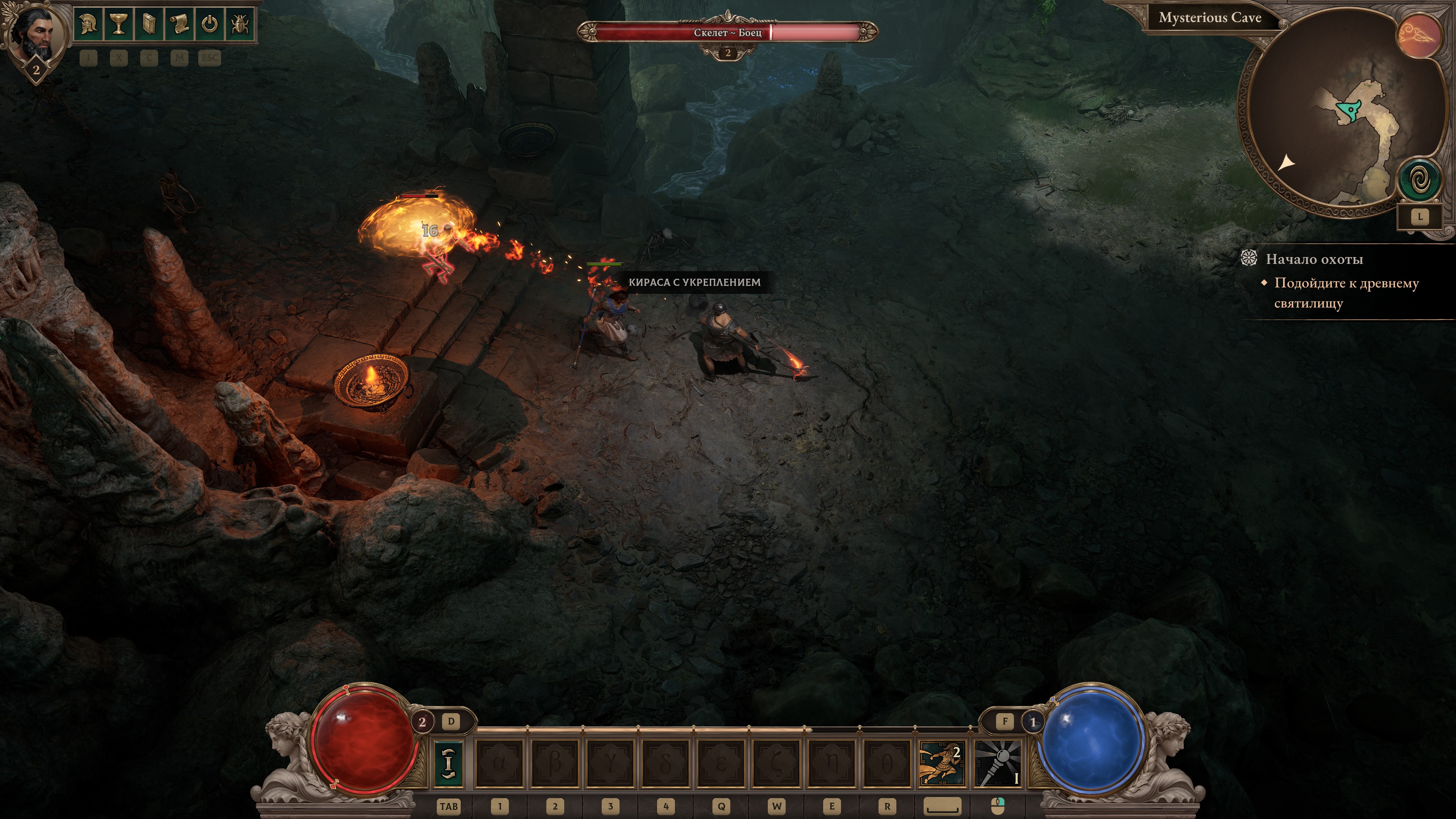Activate the running warrior dodge skill
This screenshot has height=819, width=1456.
coord(941,763)
